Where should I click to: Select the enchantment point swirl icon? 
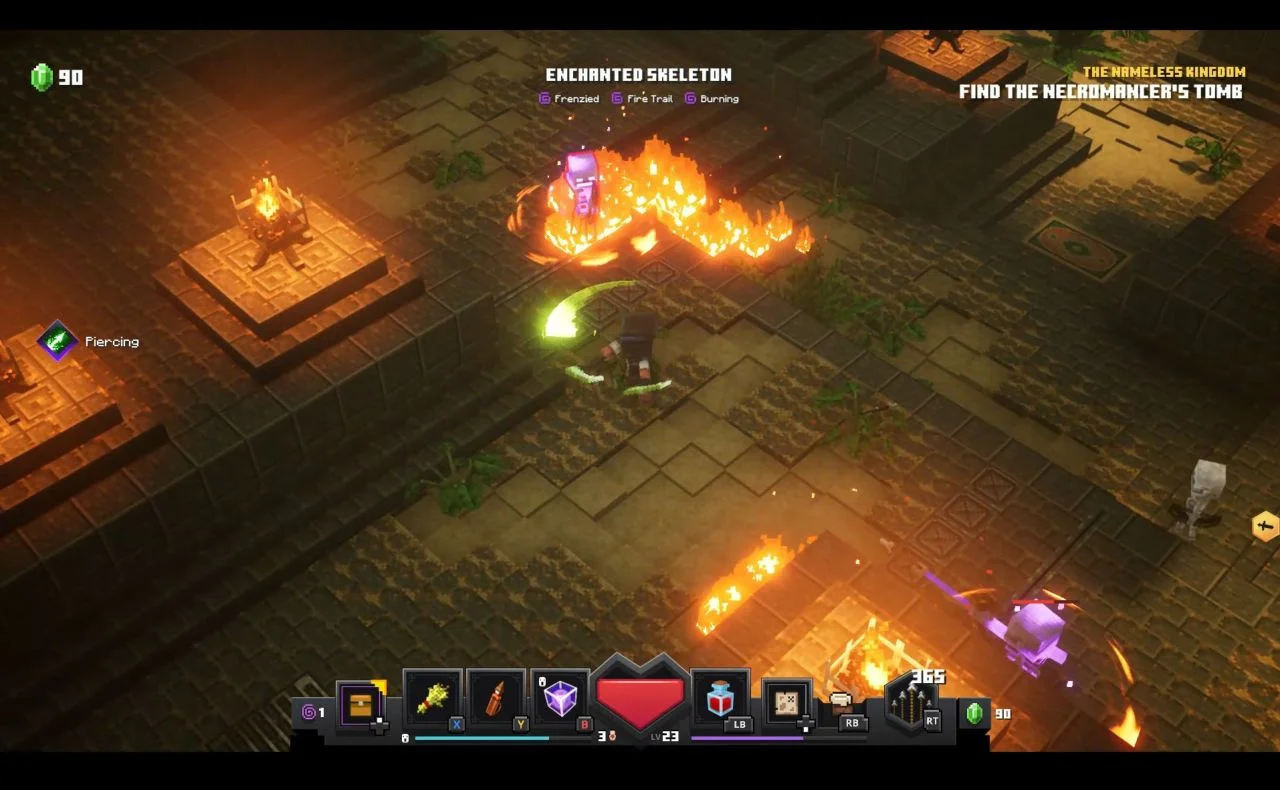pyautogui.click(x=309, y=713)
